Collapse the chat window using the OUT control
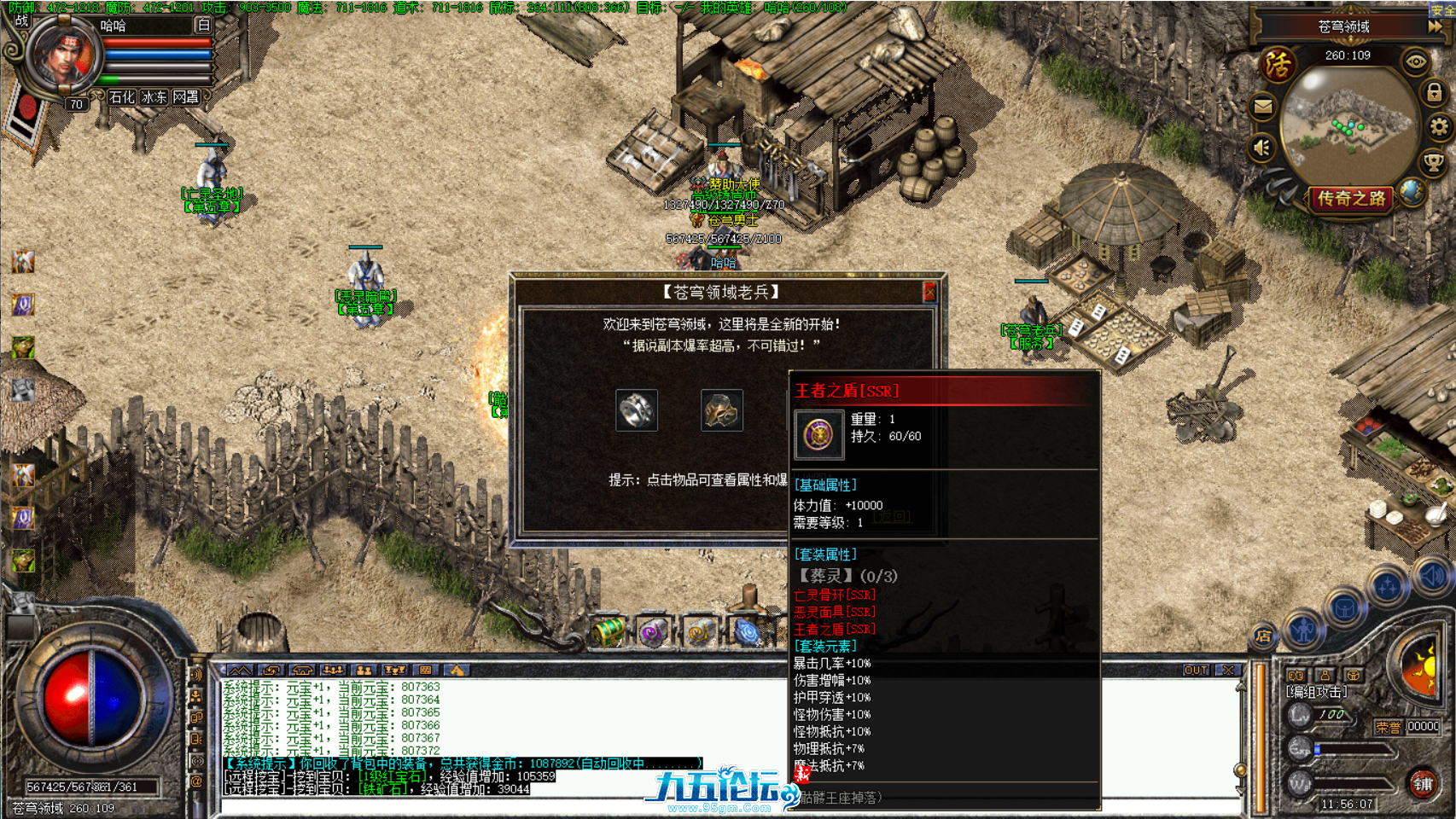 pos(1195,671)
